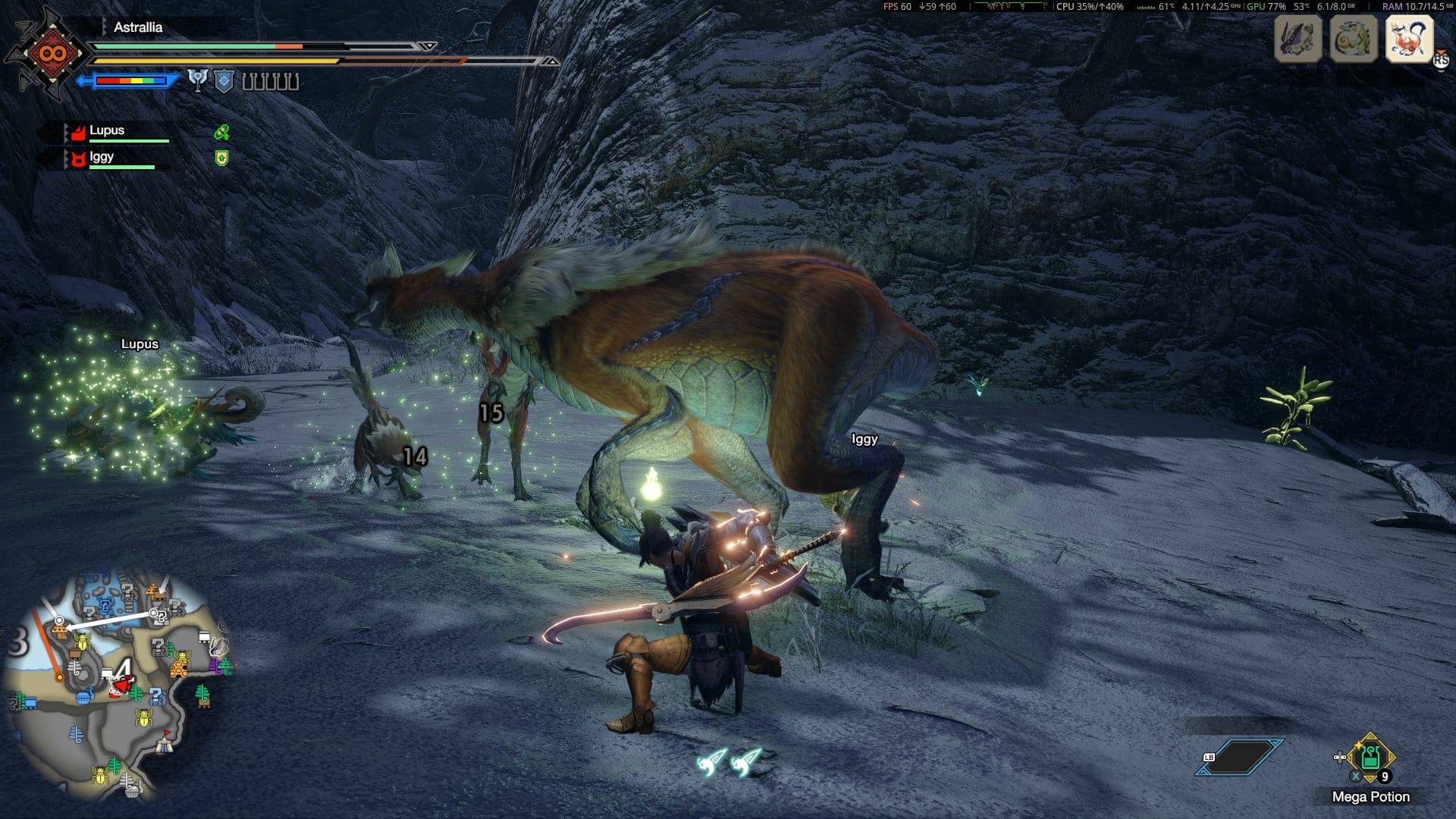1456x819 pixels.
Task: Select the purple winged monster target icon
Action: pyautogui.click(x=1298, y=38)
